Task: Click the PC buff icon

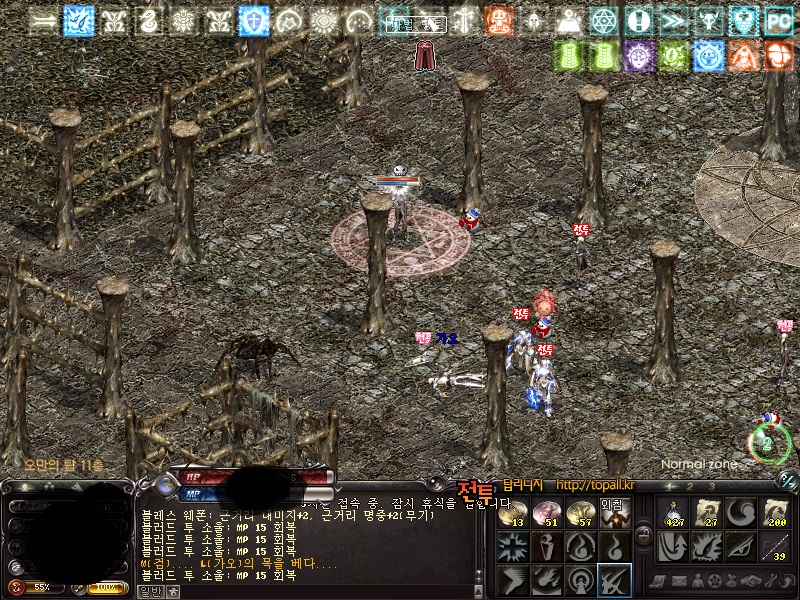Action: [x=778, y=20]
